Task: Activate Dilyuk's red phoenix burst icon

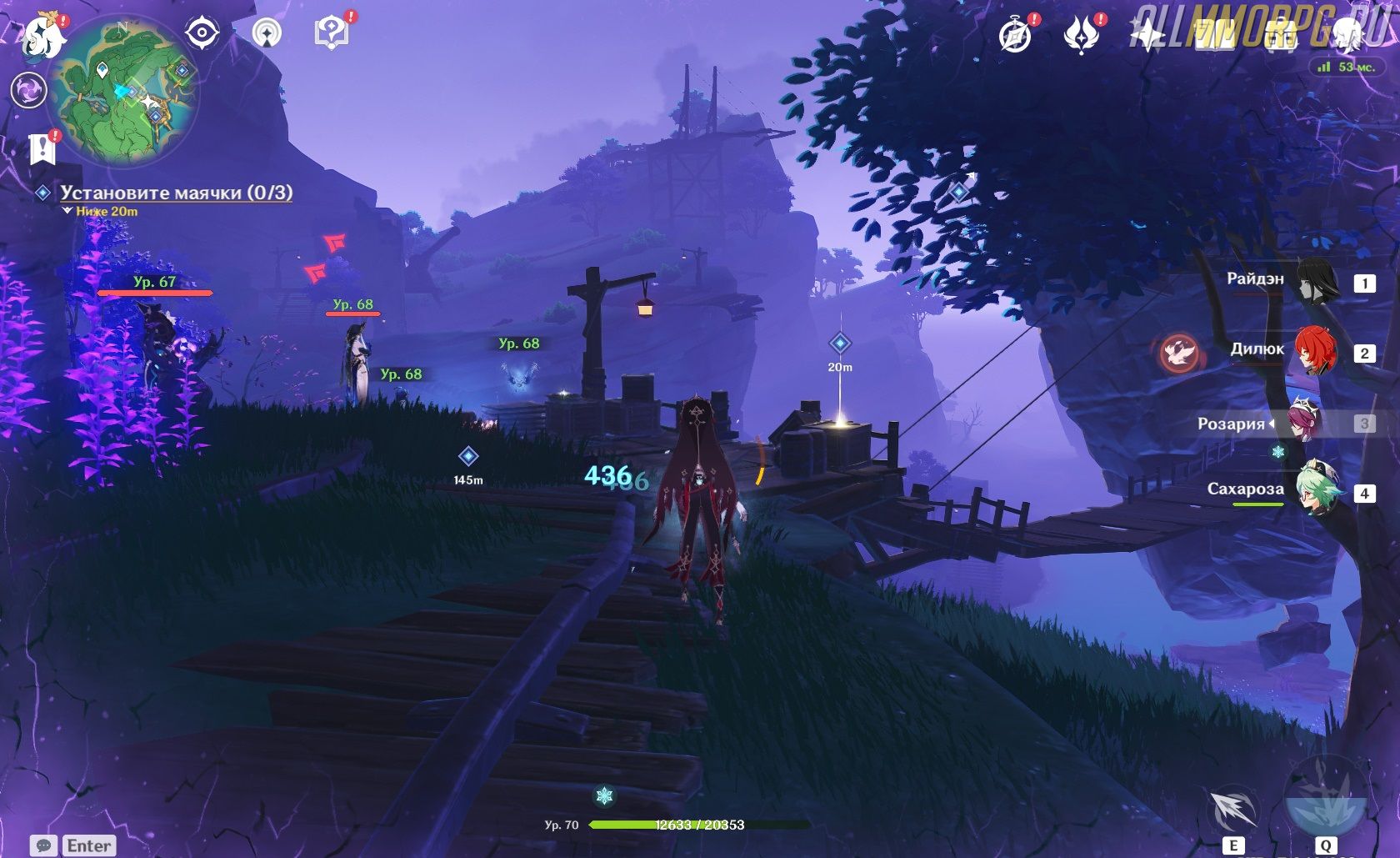Action: click(1180, 353)
